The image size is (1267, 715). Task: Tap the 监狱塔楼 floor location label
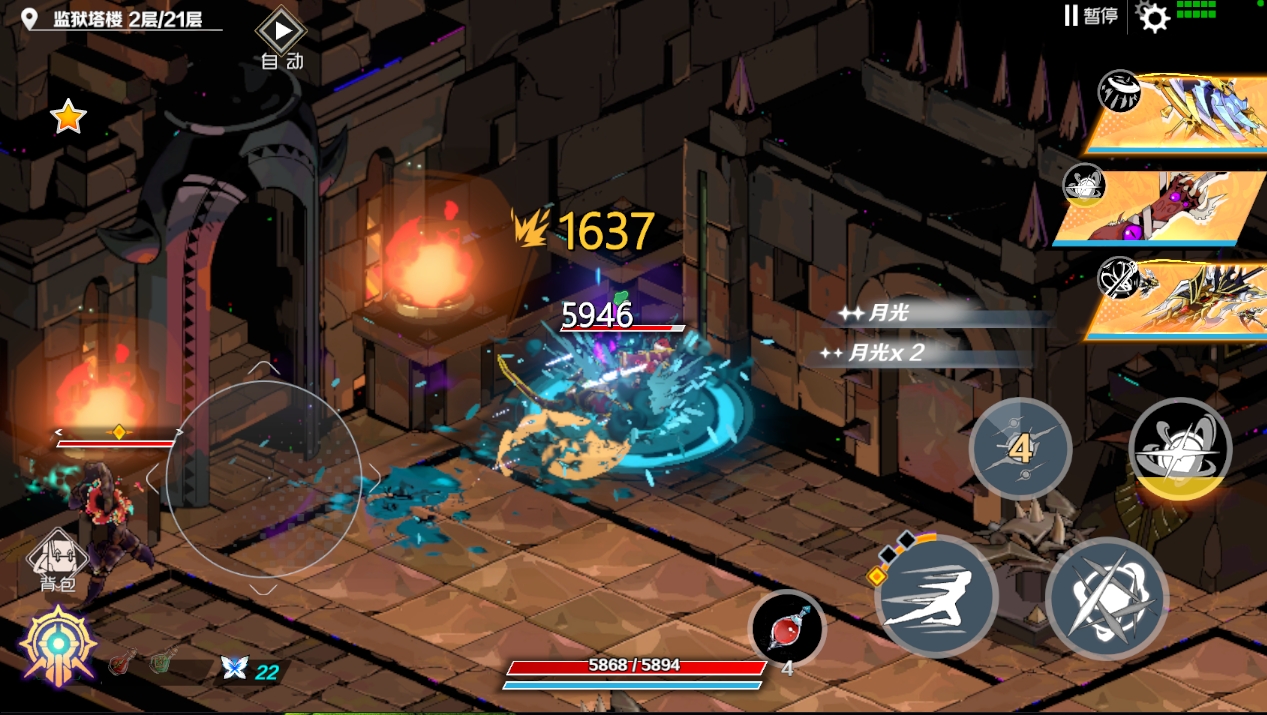point(125,19)
